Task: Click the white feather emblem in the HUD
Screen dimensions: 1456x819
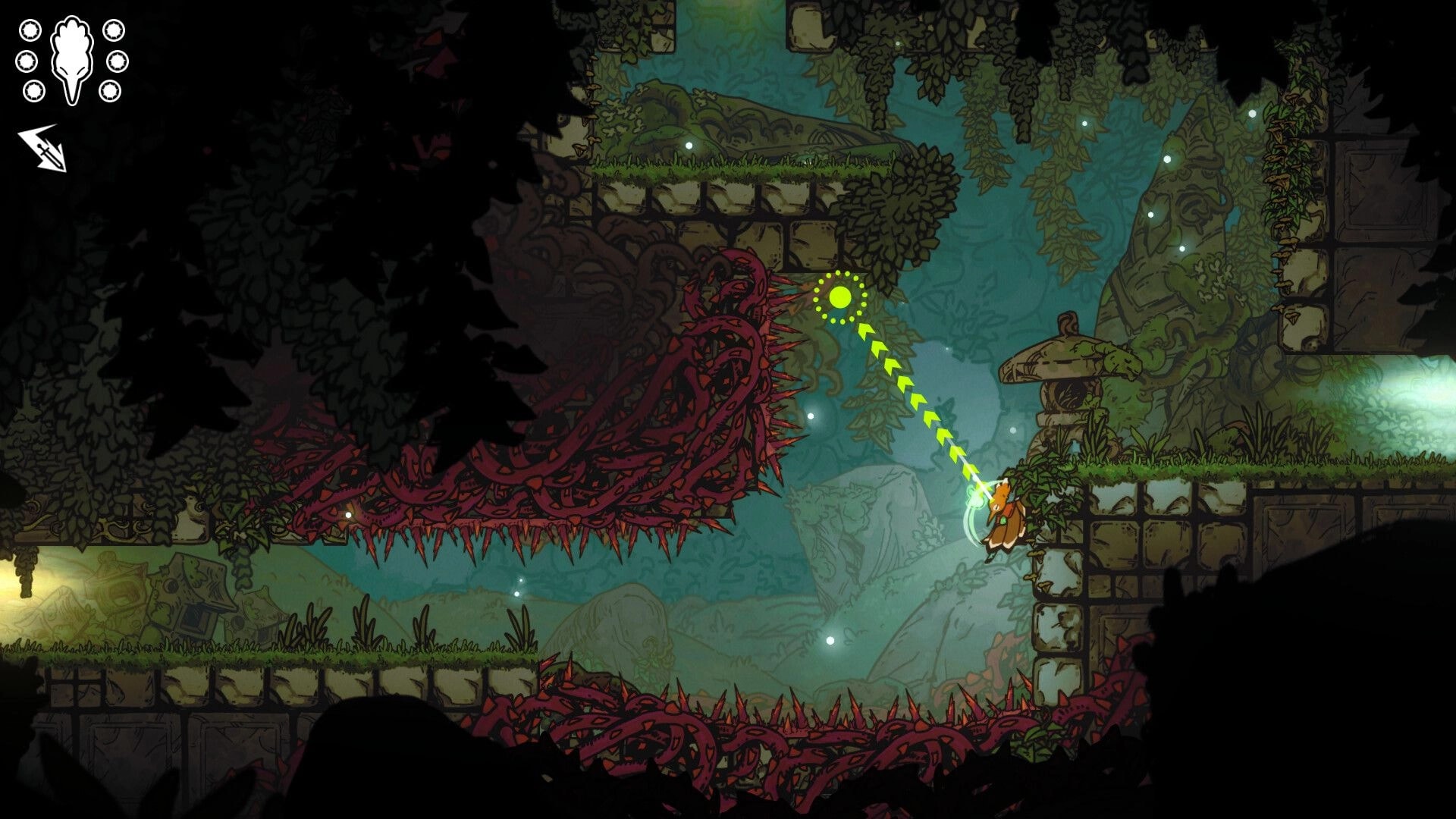Action: [x=72, y=57]
